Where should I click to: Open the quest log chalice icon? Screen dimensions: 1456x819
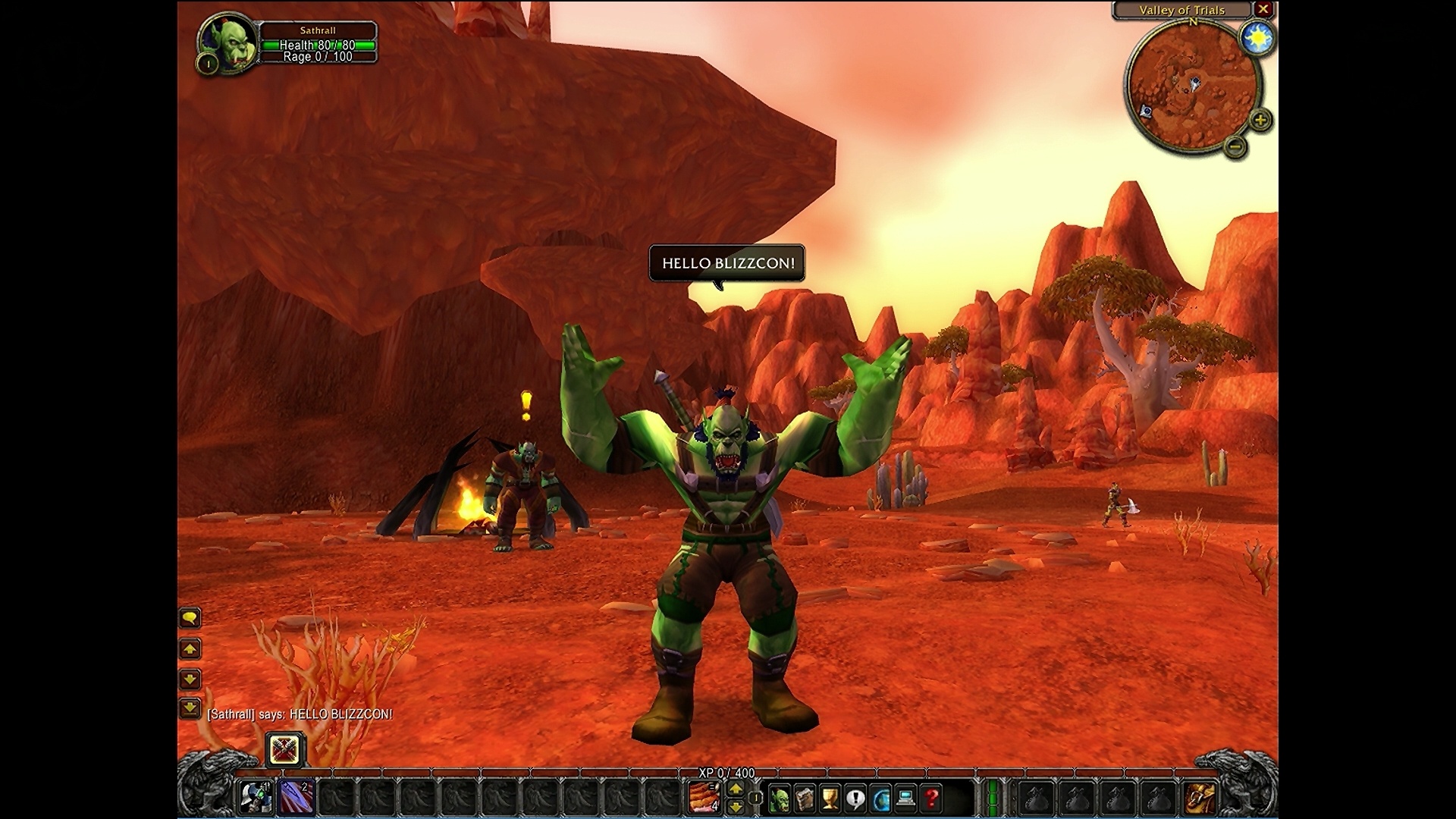pyautogui.click(x=830, y=799)
